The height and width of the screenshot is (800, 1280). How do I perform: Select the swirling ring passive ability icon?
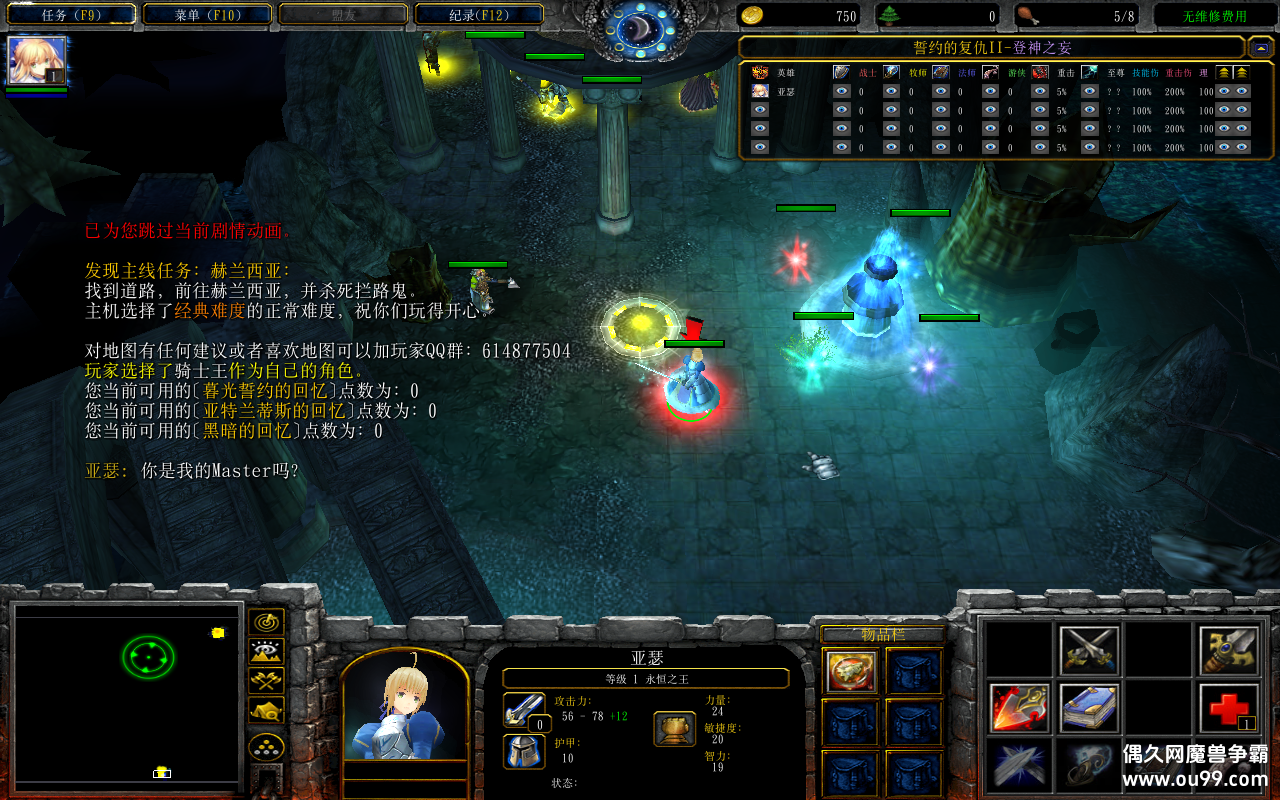pos(1088,765)
